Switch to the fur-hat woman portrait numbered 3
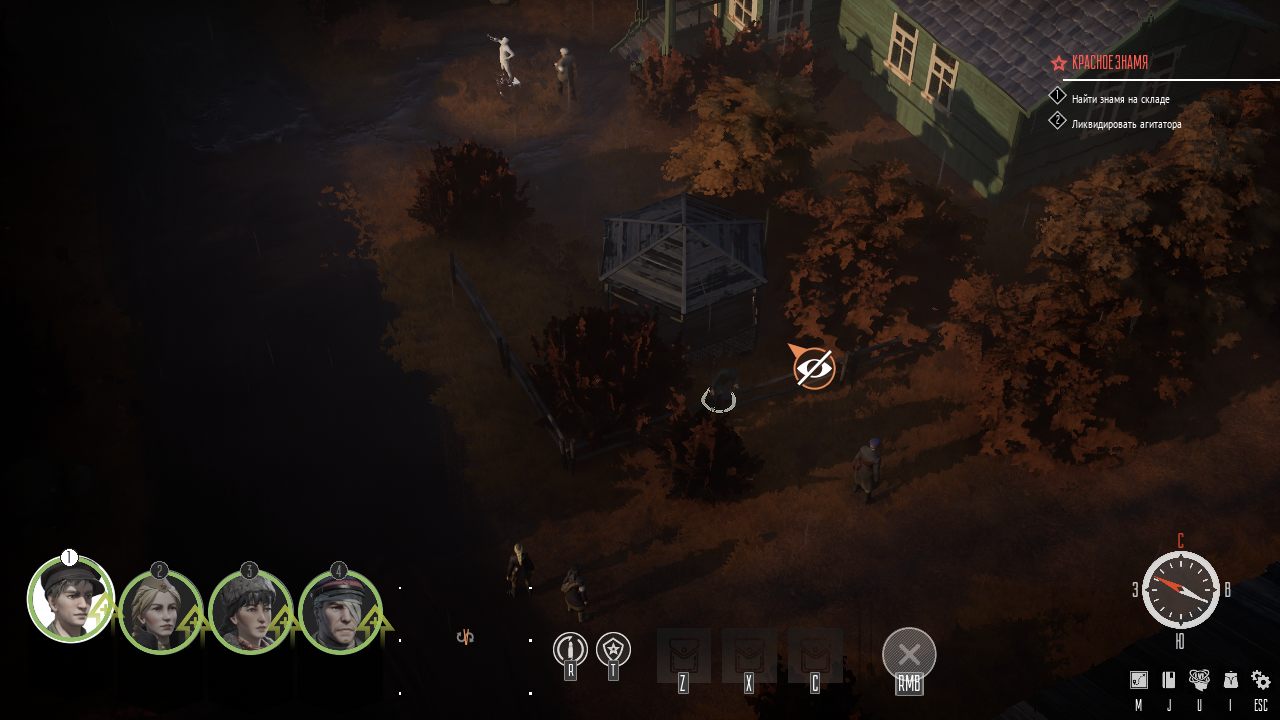Screen dimensions: 1280x720 coord(249,612)
